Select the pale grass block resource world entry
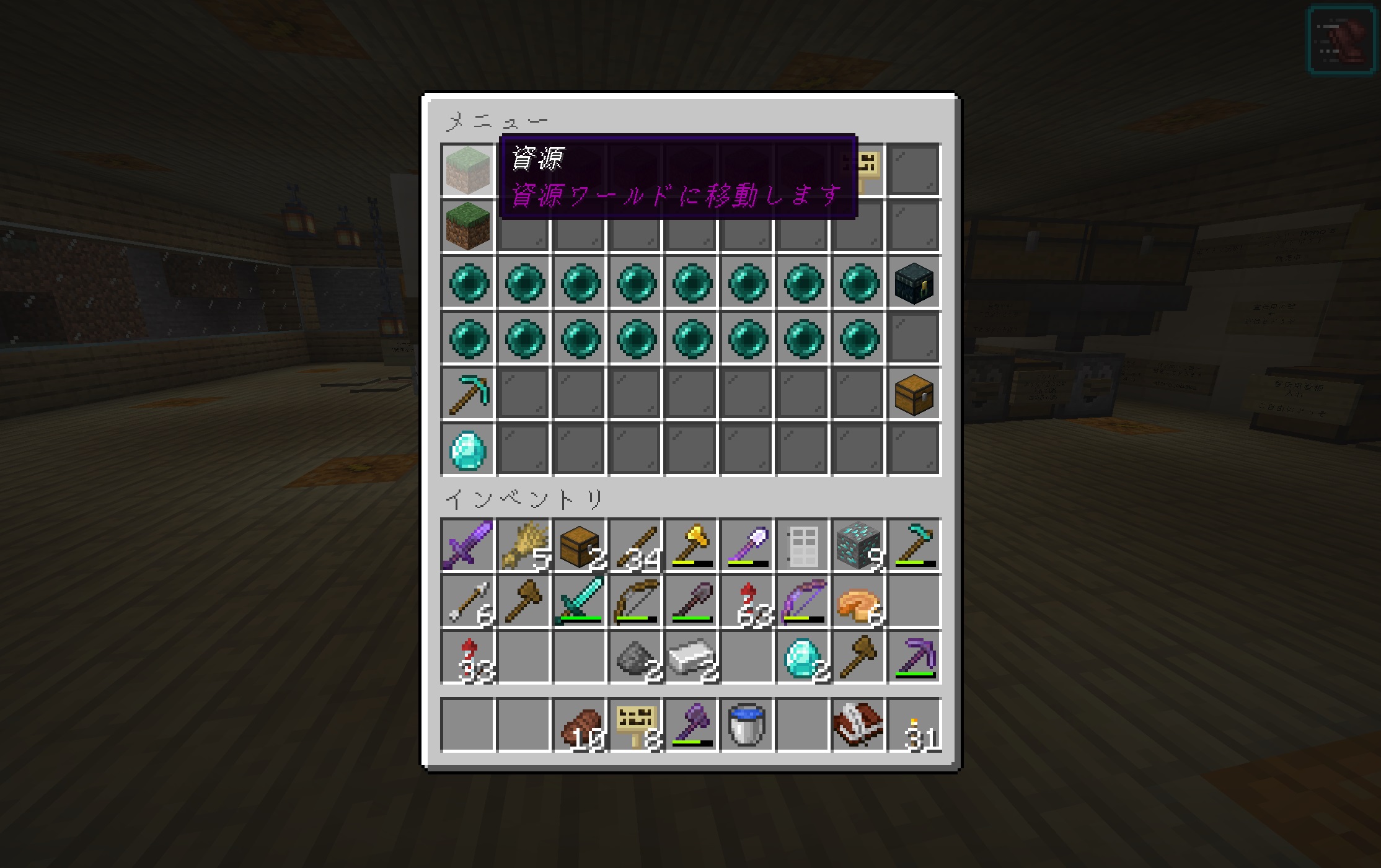The height and width of the screenshot is (868, 1381). point(468,170)
